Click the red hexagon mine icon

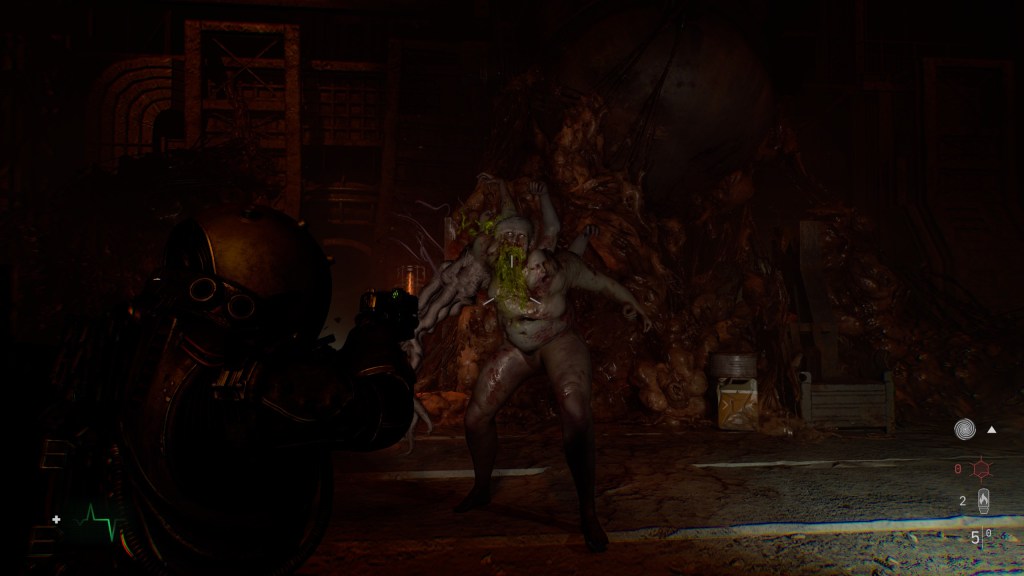tap(982, 468)
